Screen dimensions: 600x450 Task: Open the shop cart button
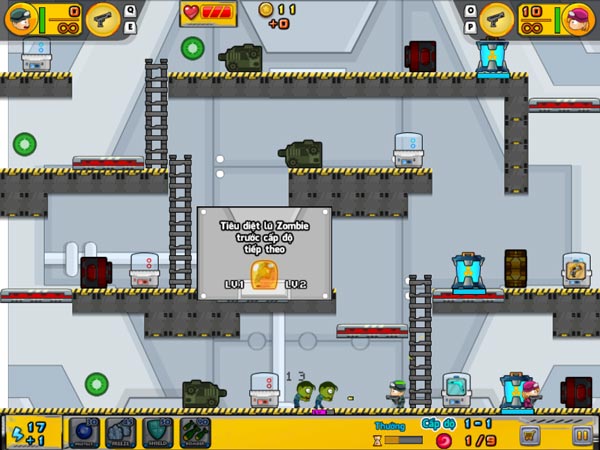click(x=530, y=435)
